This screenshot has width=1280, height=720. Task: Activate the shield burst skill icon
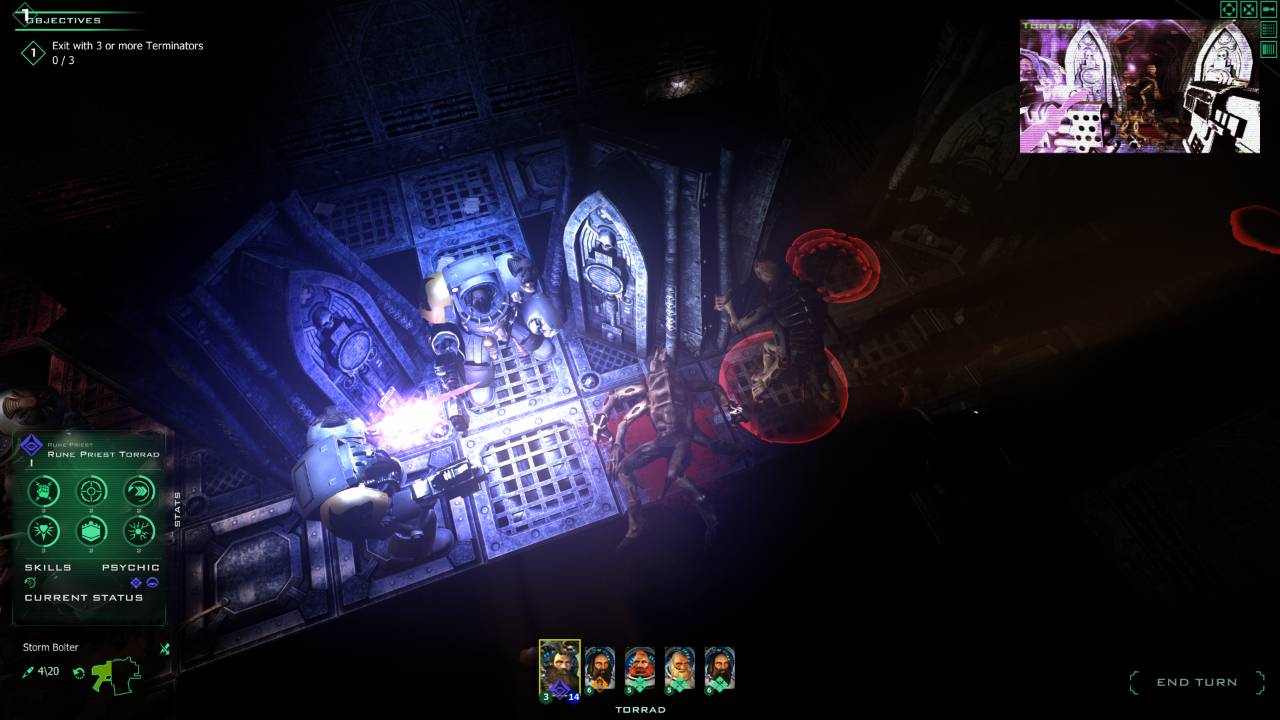coord(44,531)
